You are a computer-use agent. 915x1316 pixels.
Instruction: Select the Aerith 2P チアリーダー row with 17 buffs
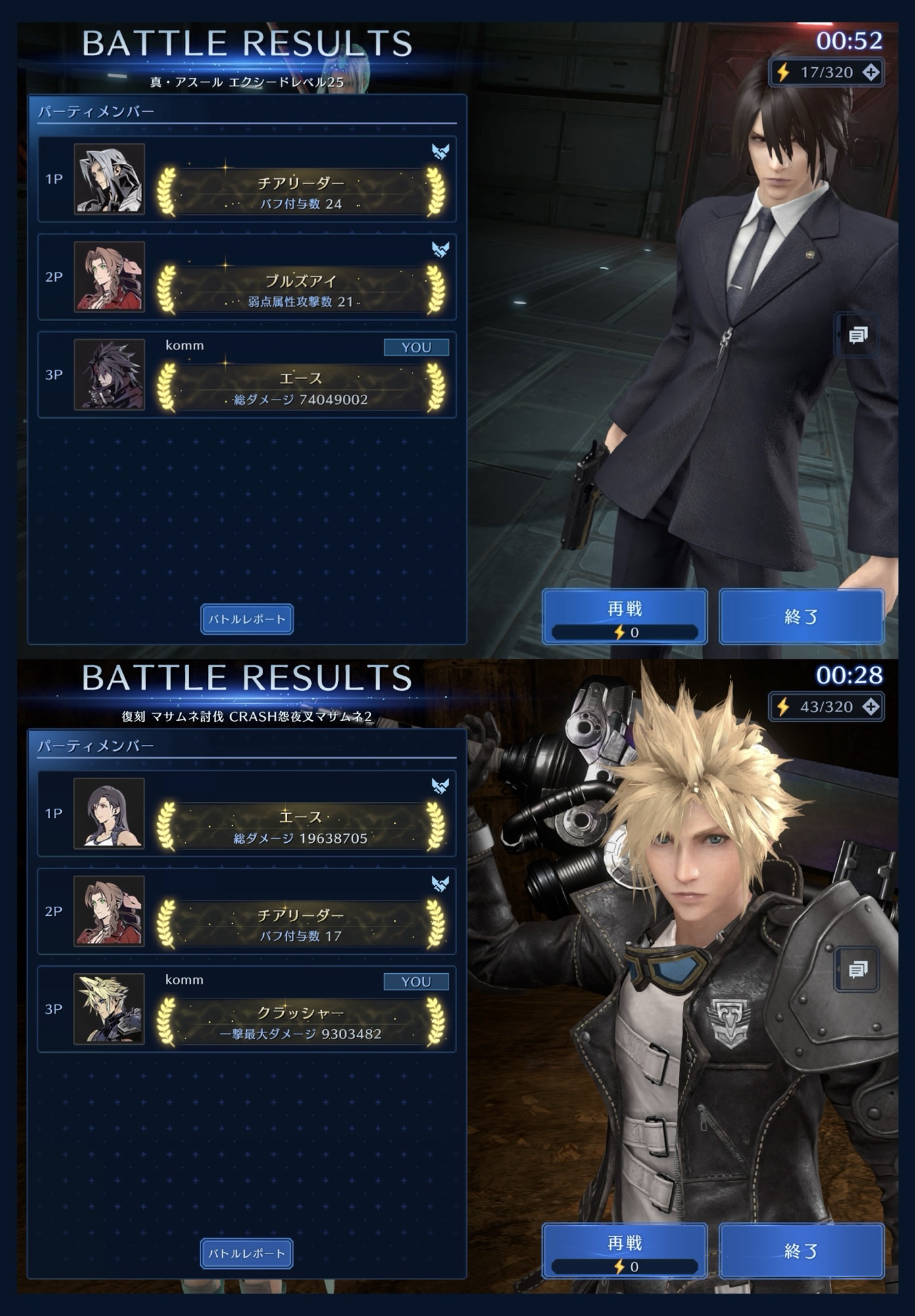247,911
